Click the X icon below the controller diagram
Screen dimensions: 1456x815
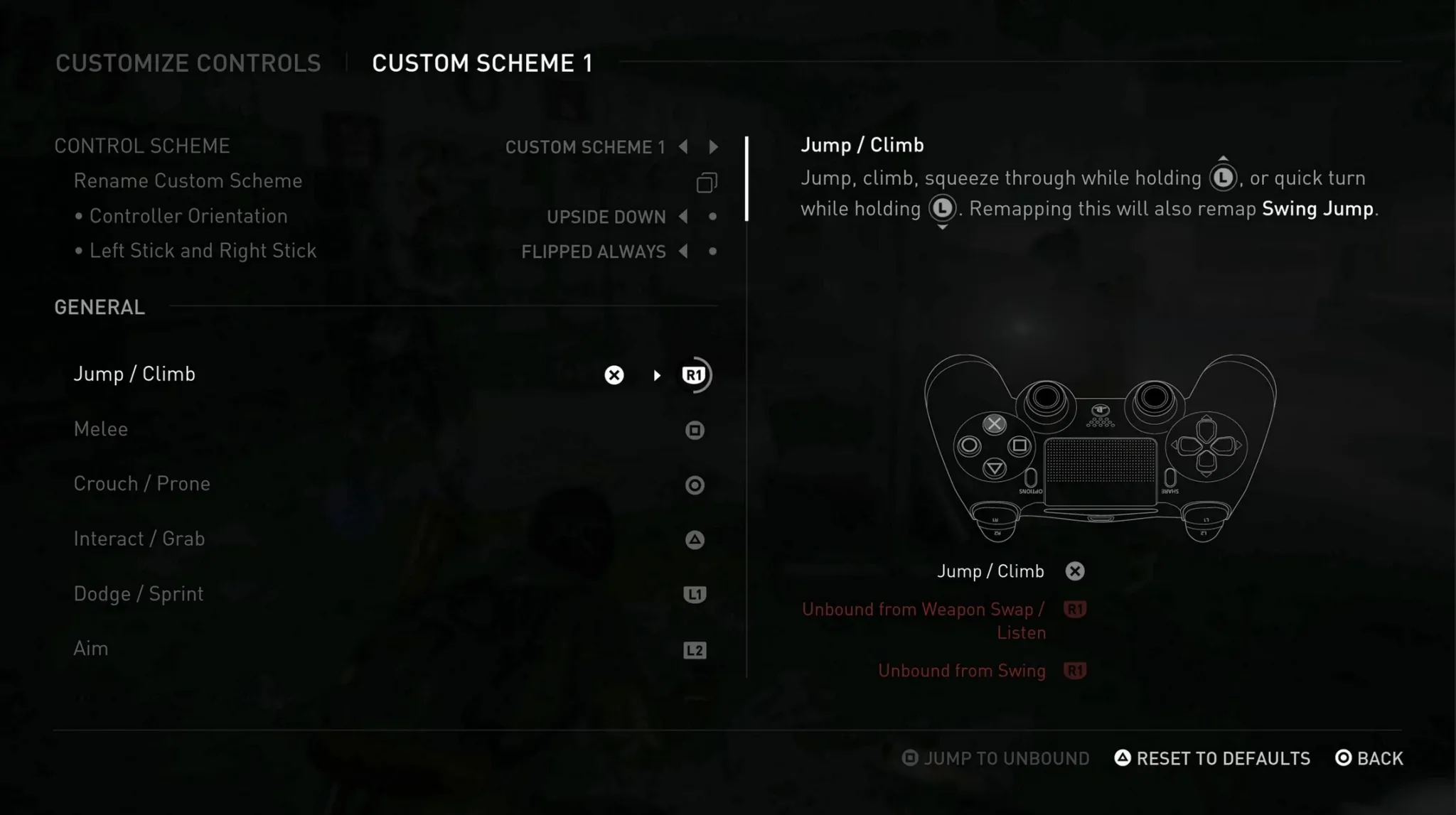coord(1075,571)
